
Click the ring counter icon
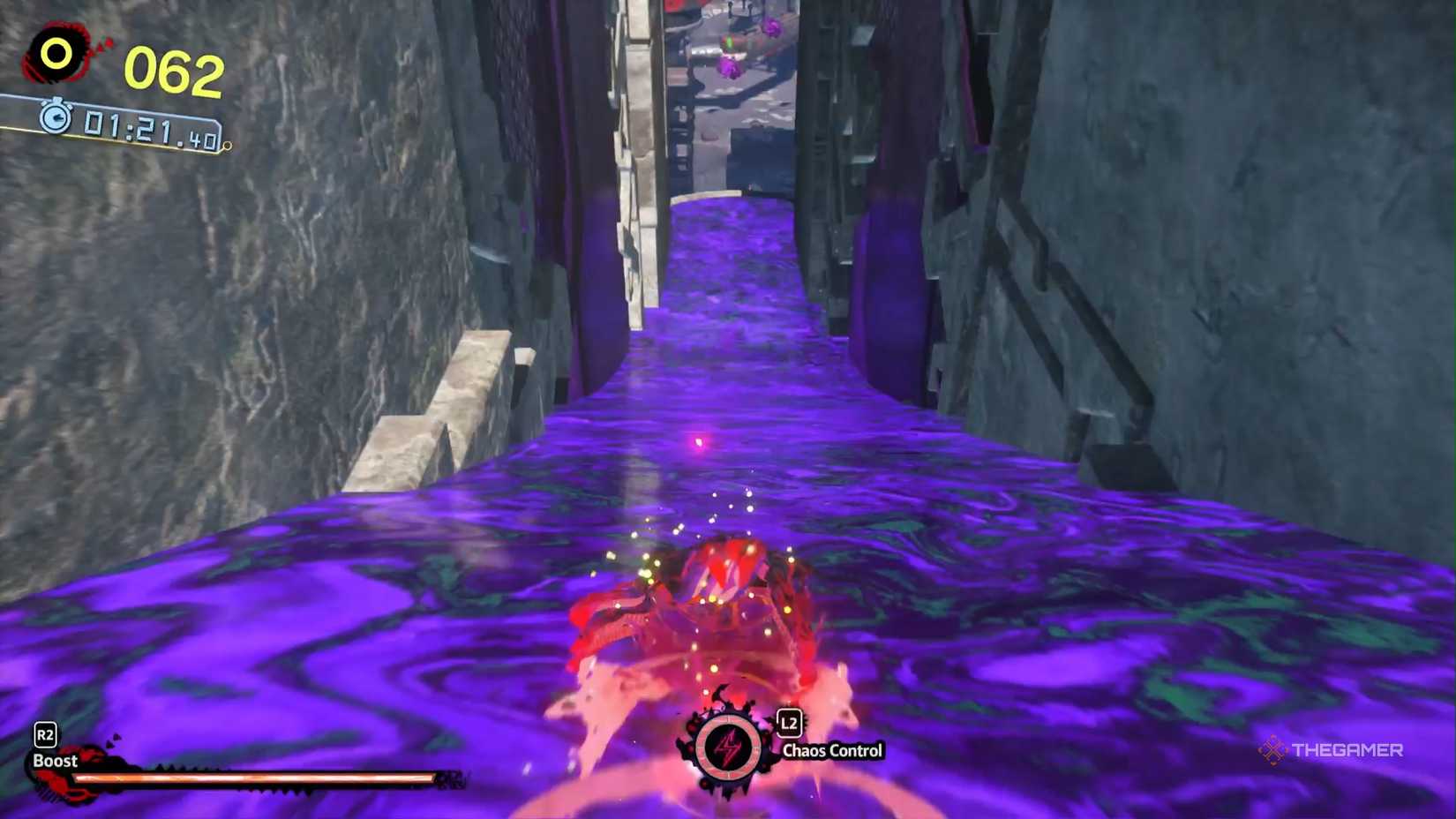pos(55,55)
